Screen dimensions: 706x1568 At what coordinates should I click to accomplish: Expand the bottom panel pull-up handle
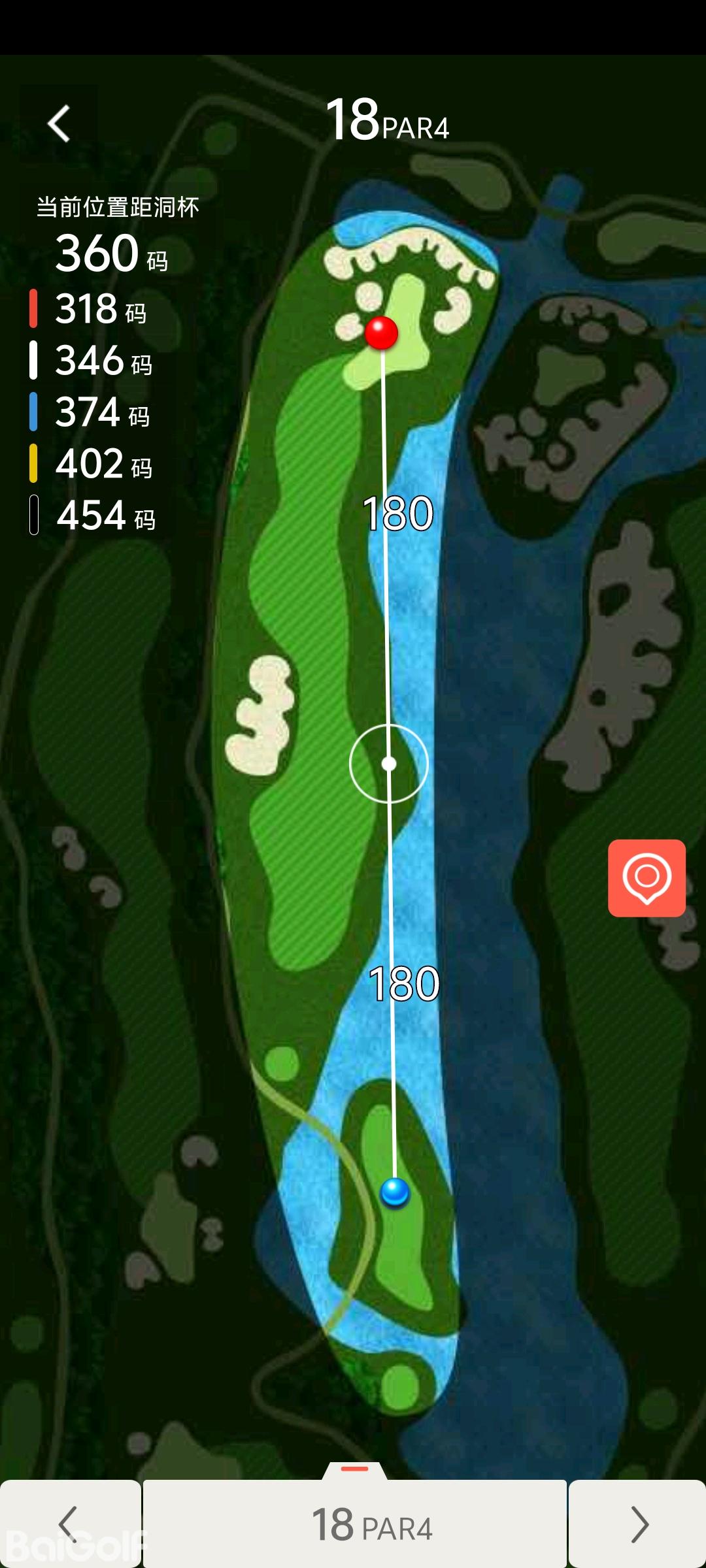(x=355, y=1469)
